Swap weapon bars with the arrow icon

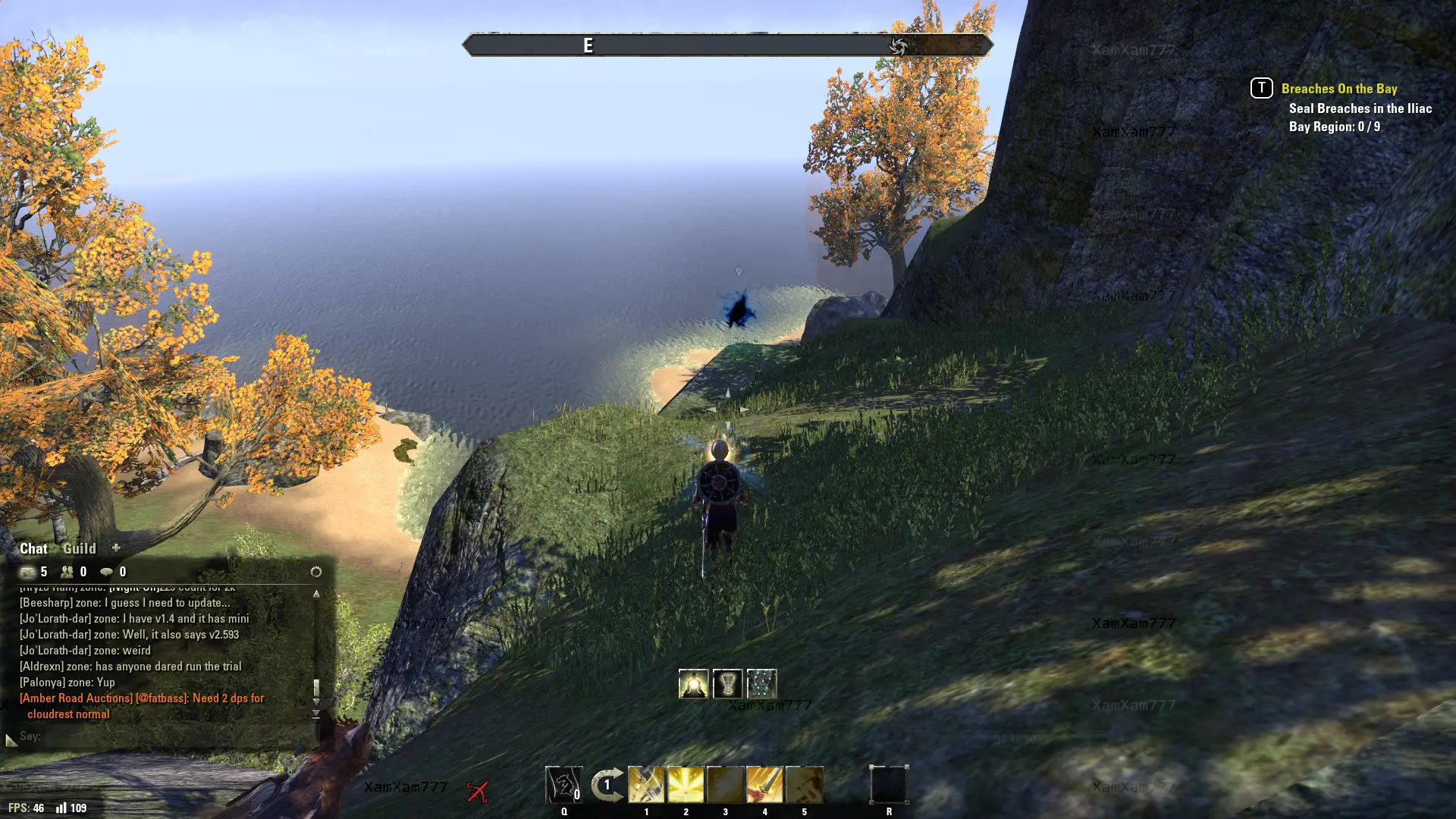click(x=607, y=785)
